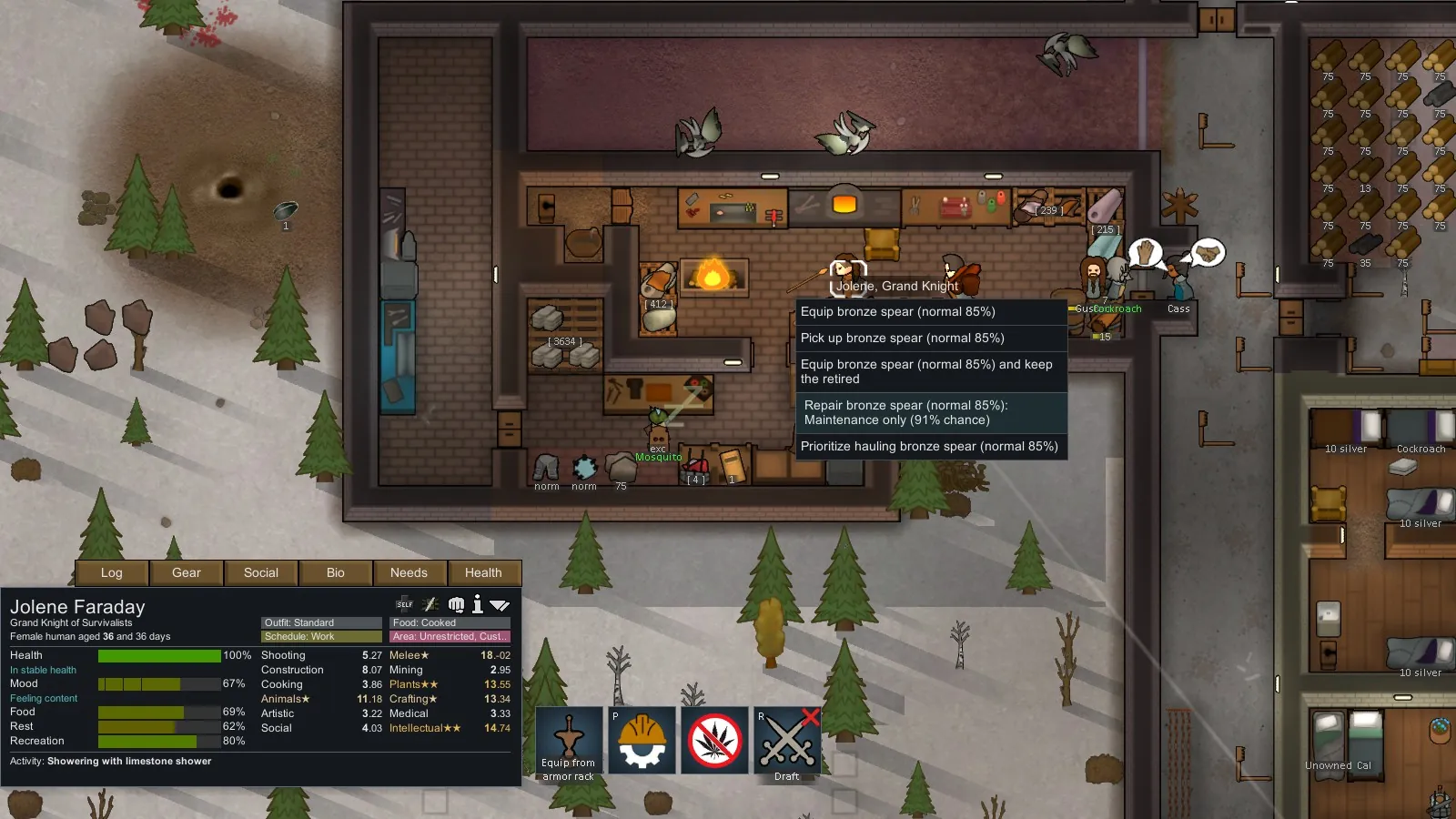Activate Equip from armor rack command
The image size is (1456, 819).
569,741
